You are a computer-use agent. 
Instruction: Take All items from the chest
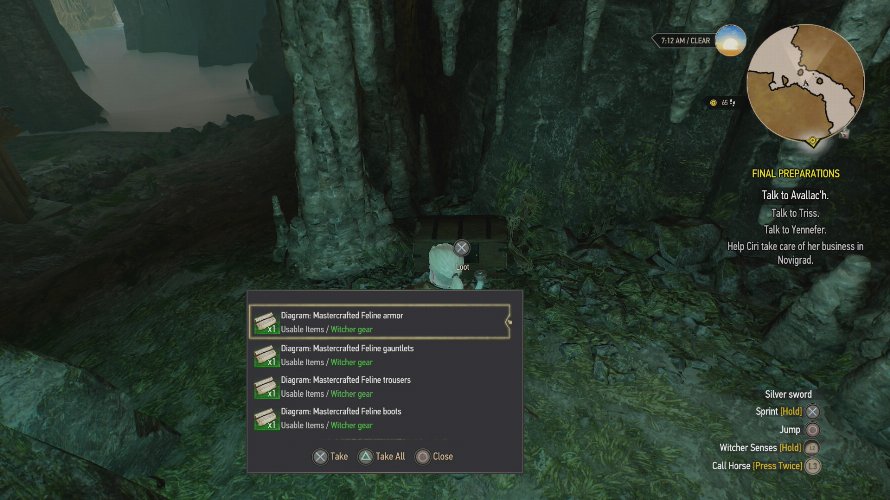(x=382, y=456)
